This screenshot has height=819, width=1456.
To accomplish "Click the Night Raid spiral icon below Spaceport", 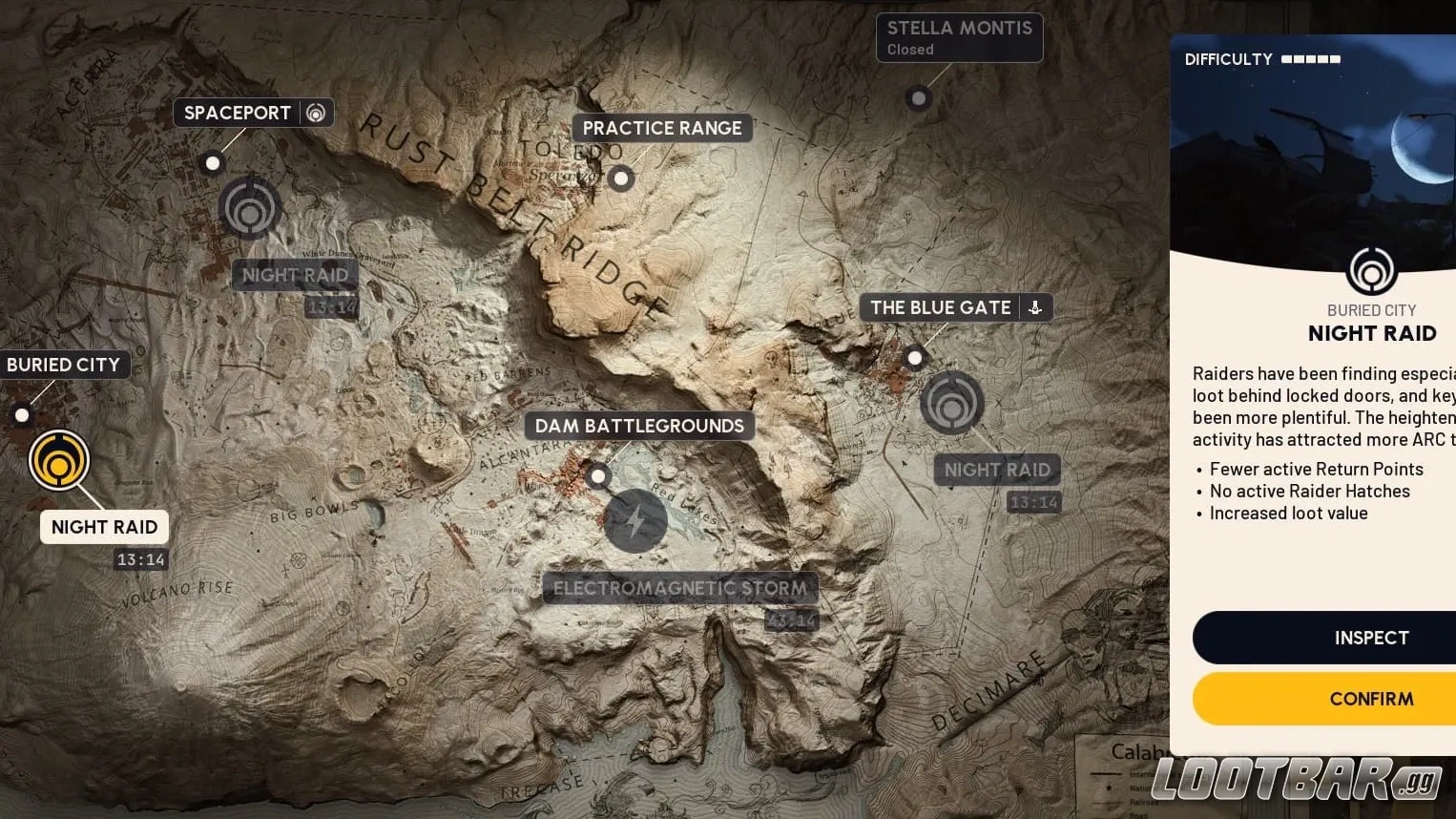I will [249, 207].
